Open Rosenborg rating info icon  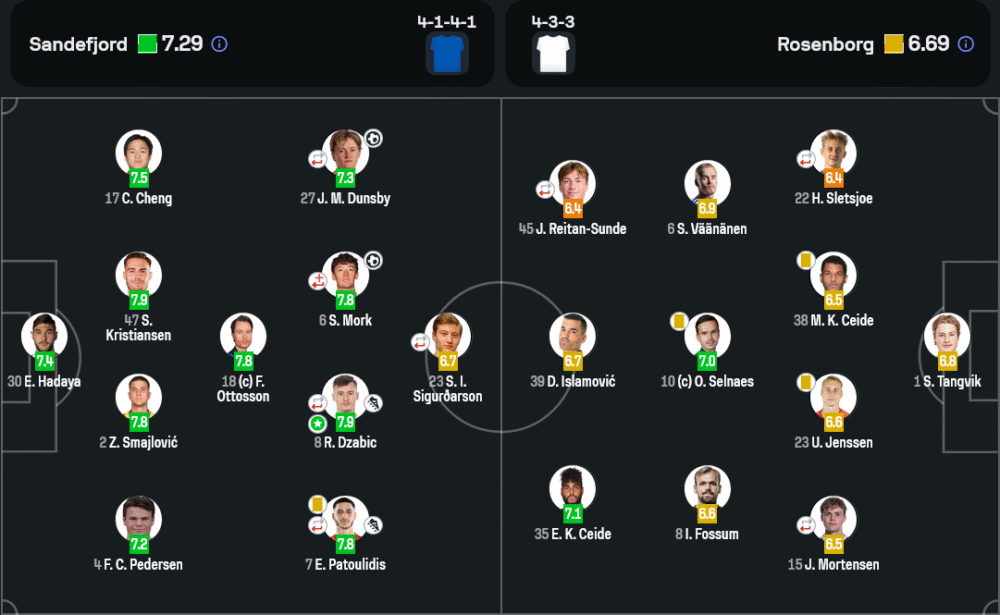click(x=965, y=44)
